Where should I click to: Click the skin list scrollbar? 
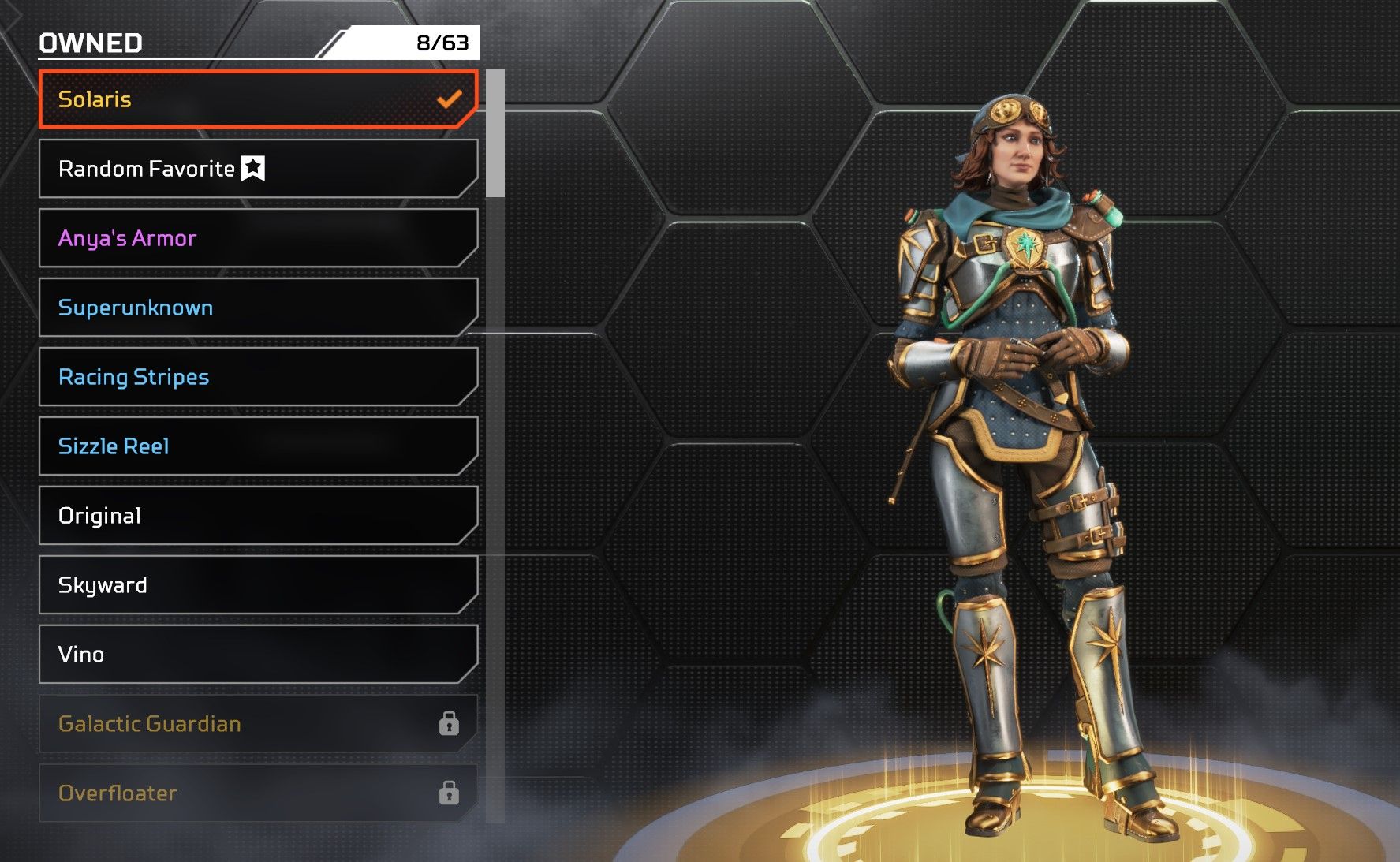click(495, 134)
